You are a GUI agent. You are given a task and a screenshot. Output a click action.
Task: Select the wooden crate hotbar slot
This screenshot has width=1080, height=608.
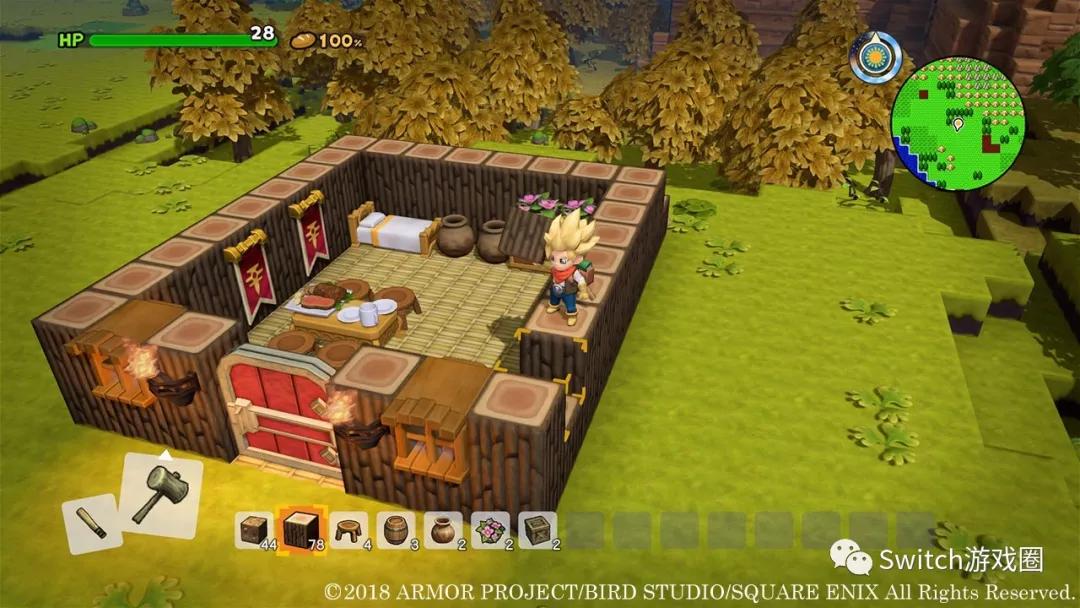tap(538, 529)
